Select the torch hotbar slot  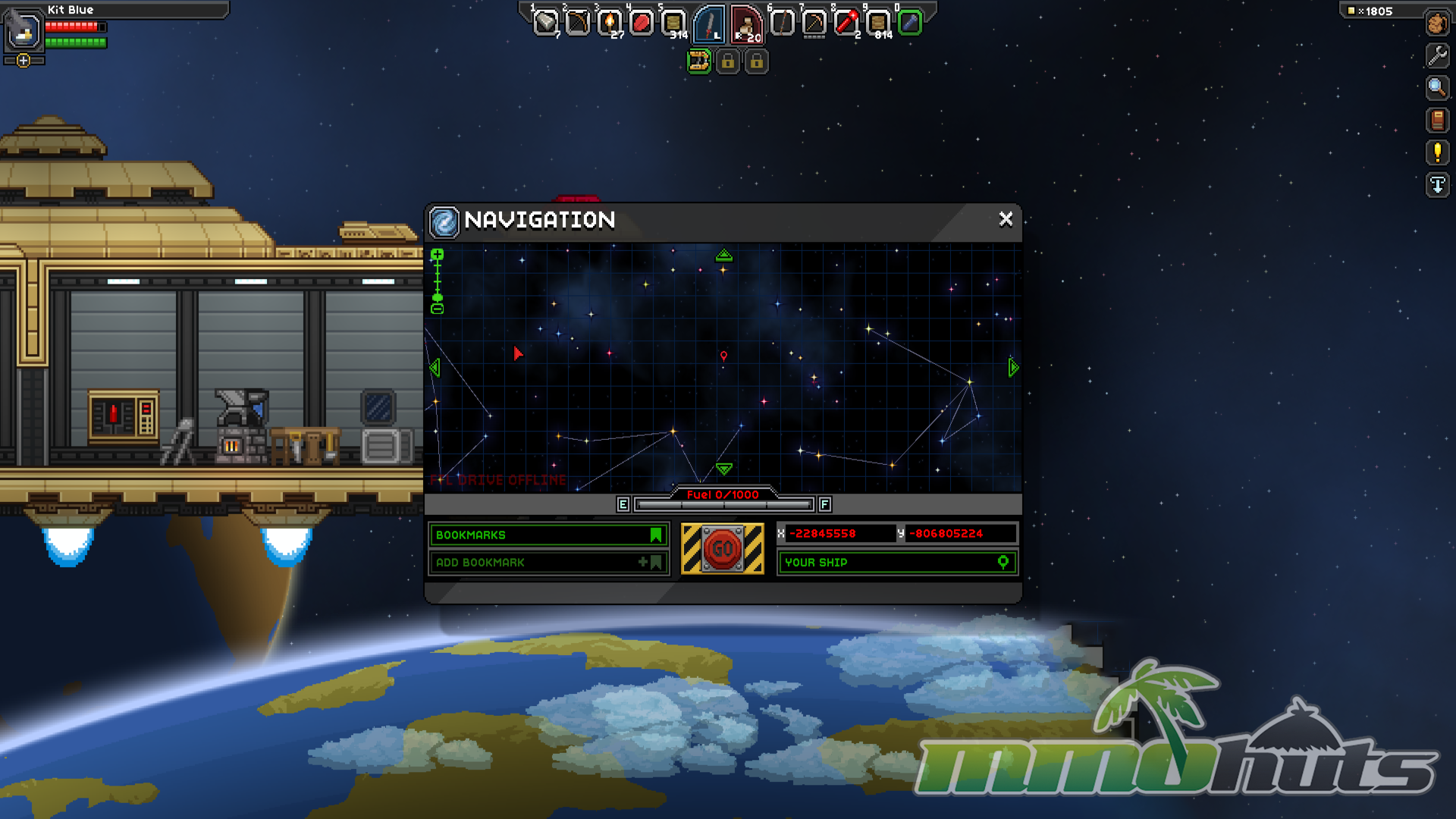coord(610,24)
